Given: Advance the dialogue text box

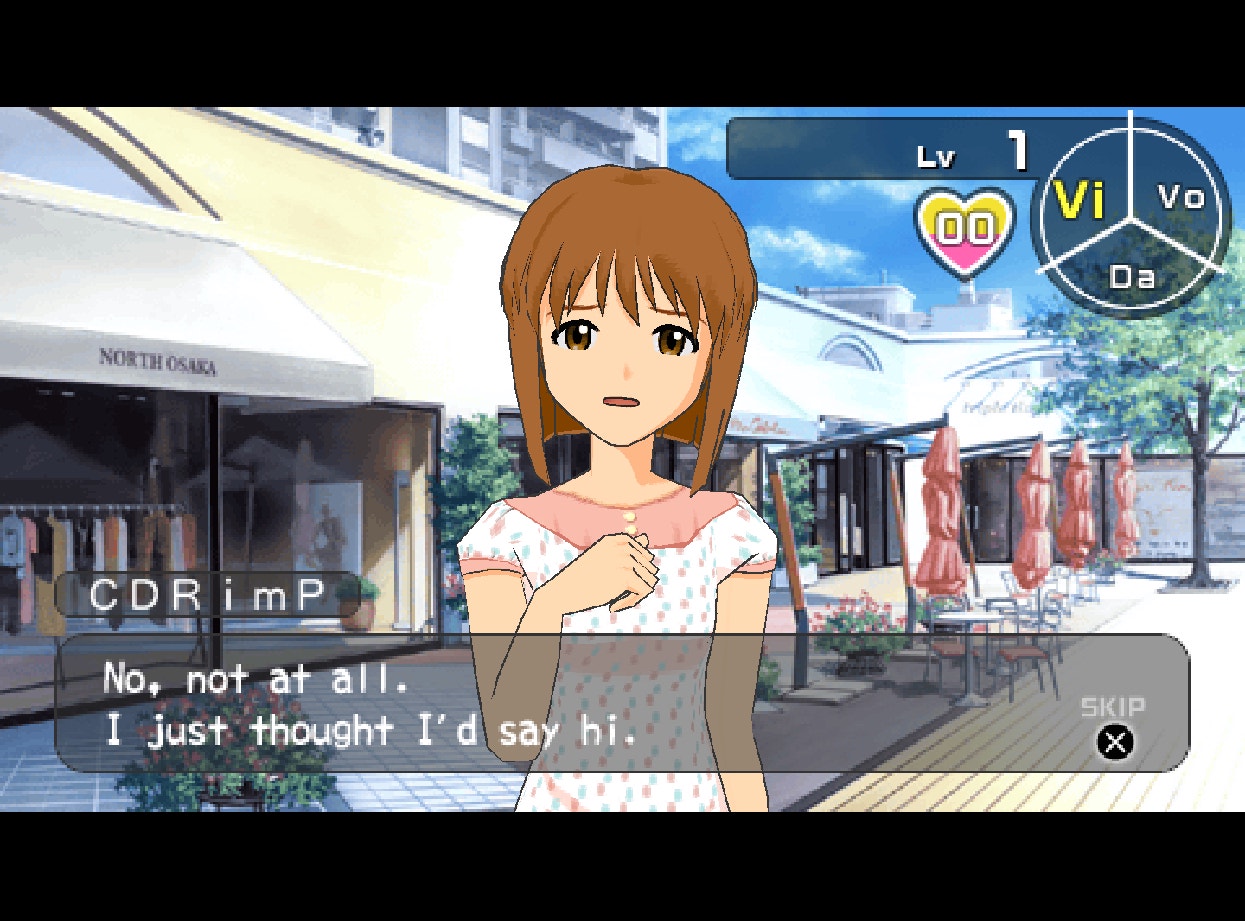Looking at the screenshot, I should point(560,704).
